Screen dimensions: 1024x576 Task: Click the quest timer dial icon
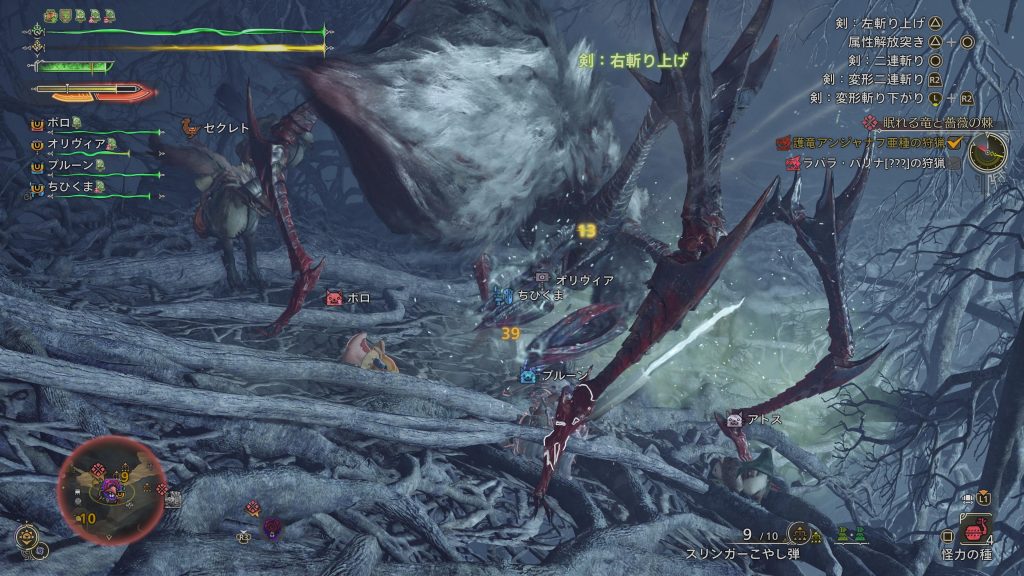pyautogui.click(x=988, y=151)
